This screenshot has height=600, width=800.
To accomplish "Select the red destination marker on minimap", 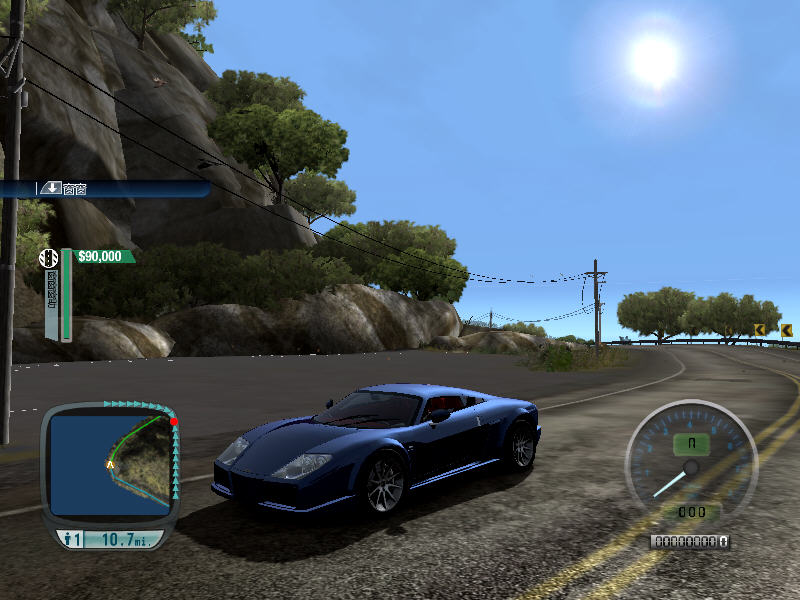I will (x=174, y=422).
